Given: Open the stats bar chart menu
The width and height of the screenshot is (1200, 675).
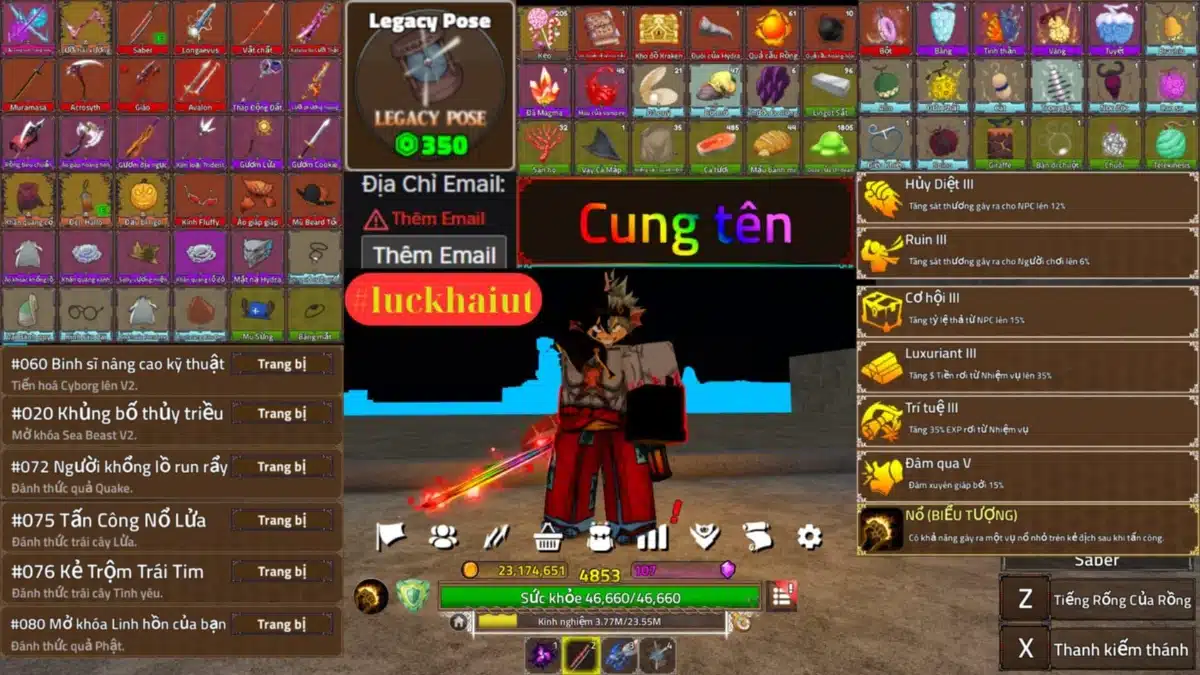Looking at the screenshot, I should [x=652, y=538].
